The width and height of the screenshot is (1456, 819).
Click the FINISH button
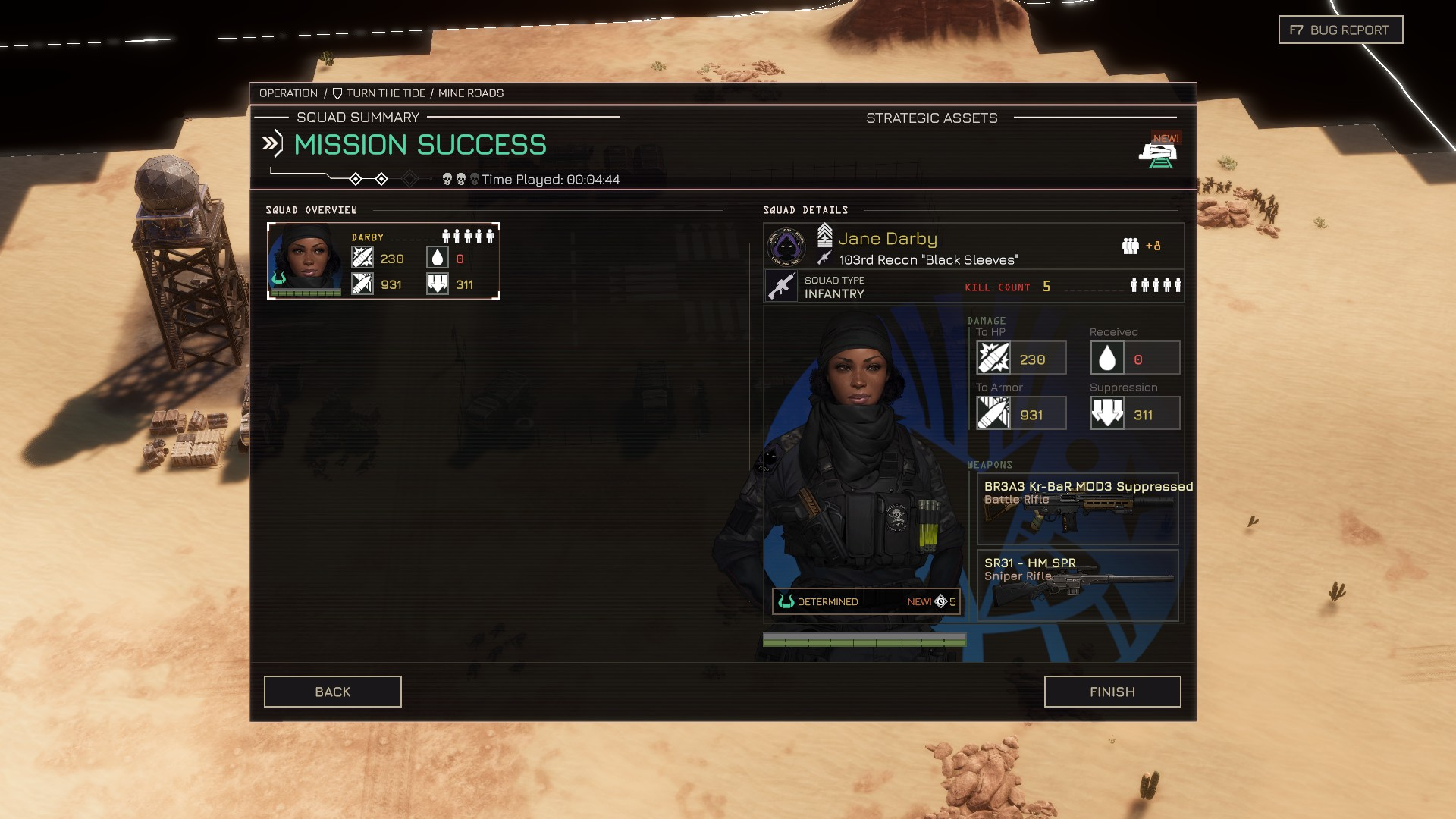tap(1112, 692)
